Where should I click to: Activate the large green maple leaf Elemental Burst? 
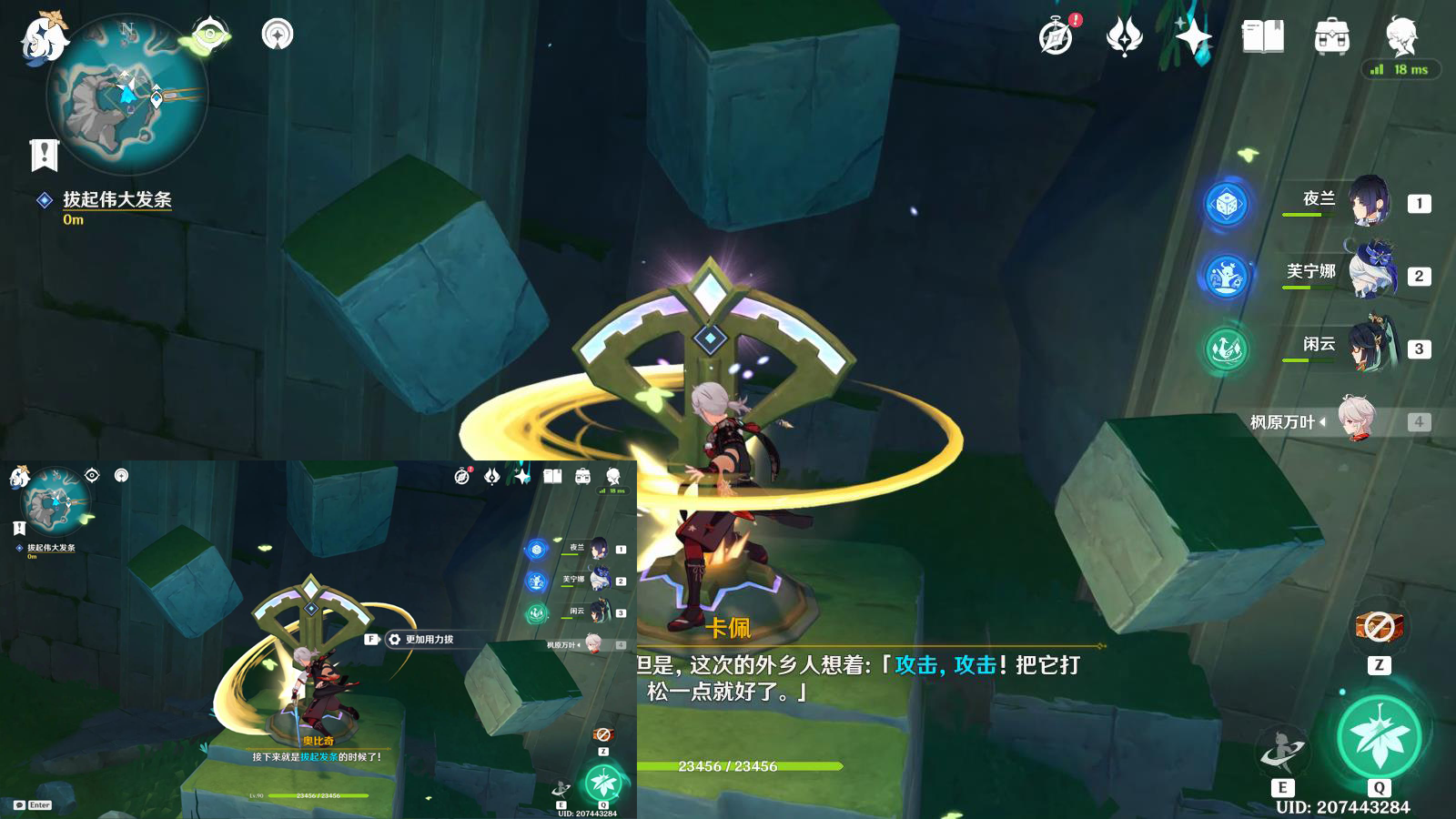(x=1379, y=736)
